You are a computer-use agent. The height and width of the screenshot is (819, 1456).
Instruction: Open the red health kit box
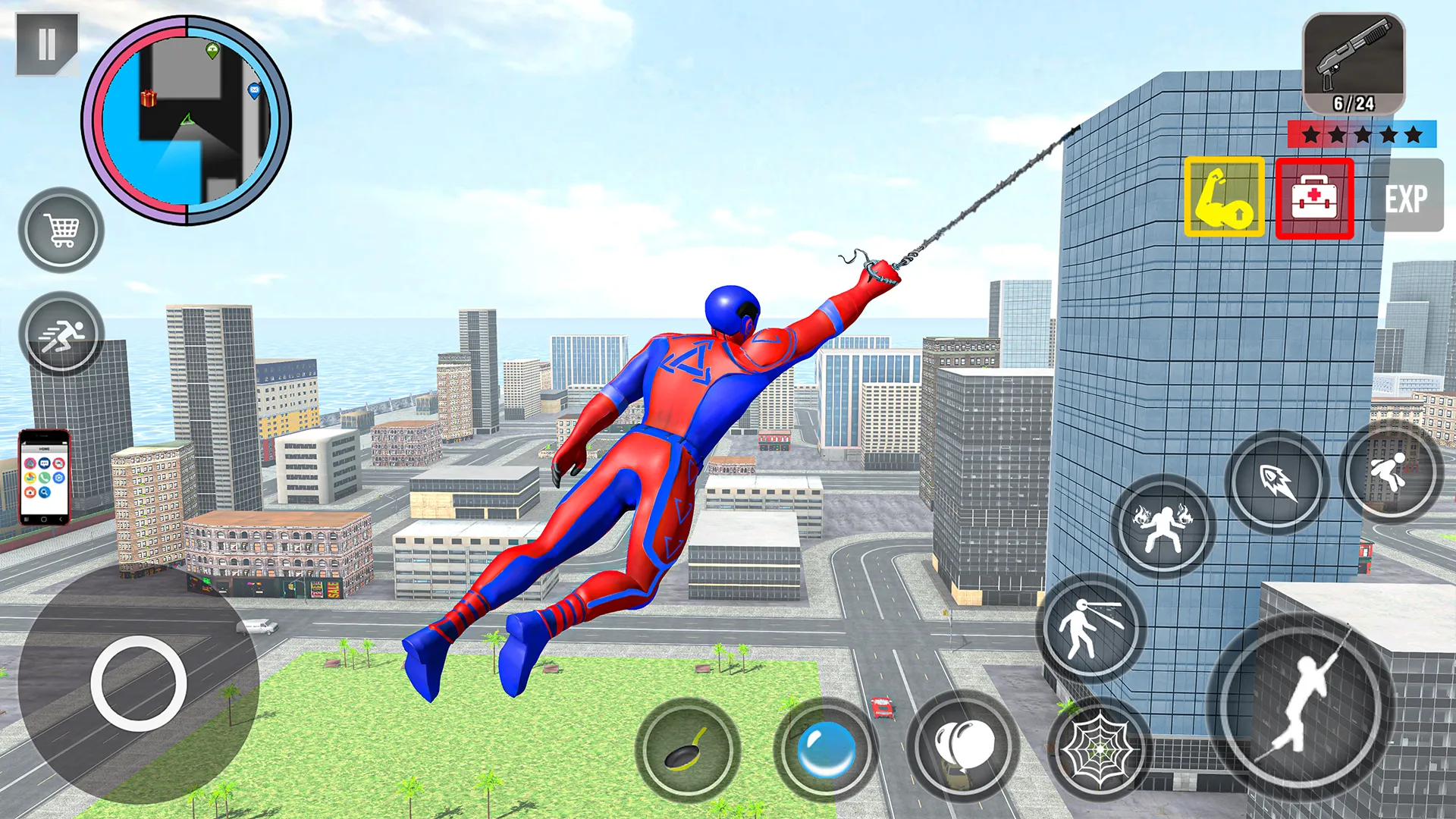[x=1314, y=199]
